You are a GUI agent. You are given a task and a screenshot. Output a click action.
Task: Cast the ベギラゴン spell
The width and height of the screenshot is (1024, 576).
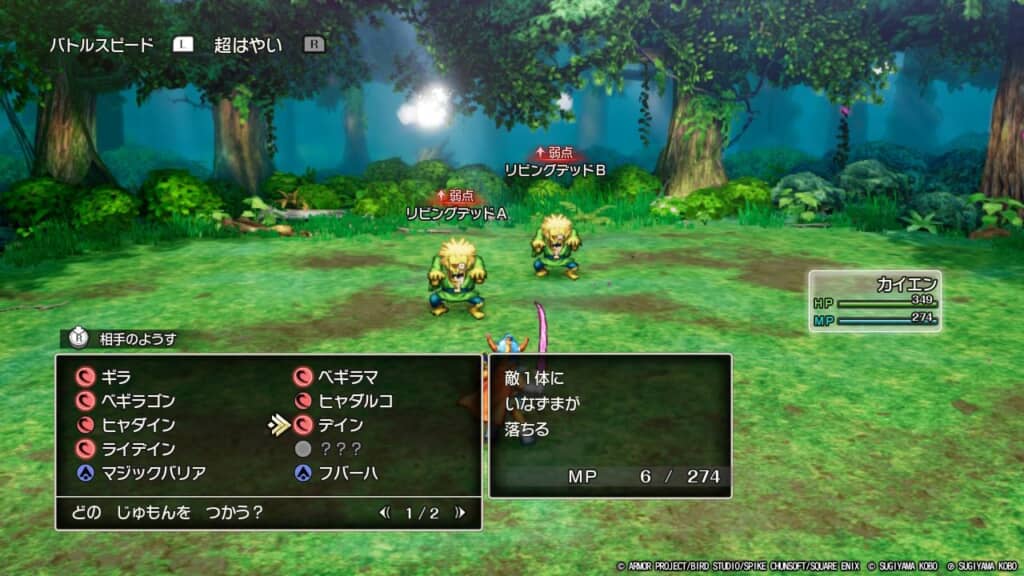(138, 401)
